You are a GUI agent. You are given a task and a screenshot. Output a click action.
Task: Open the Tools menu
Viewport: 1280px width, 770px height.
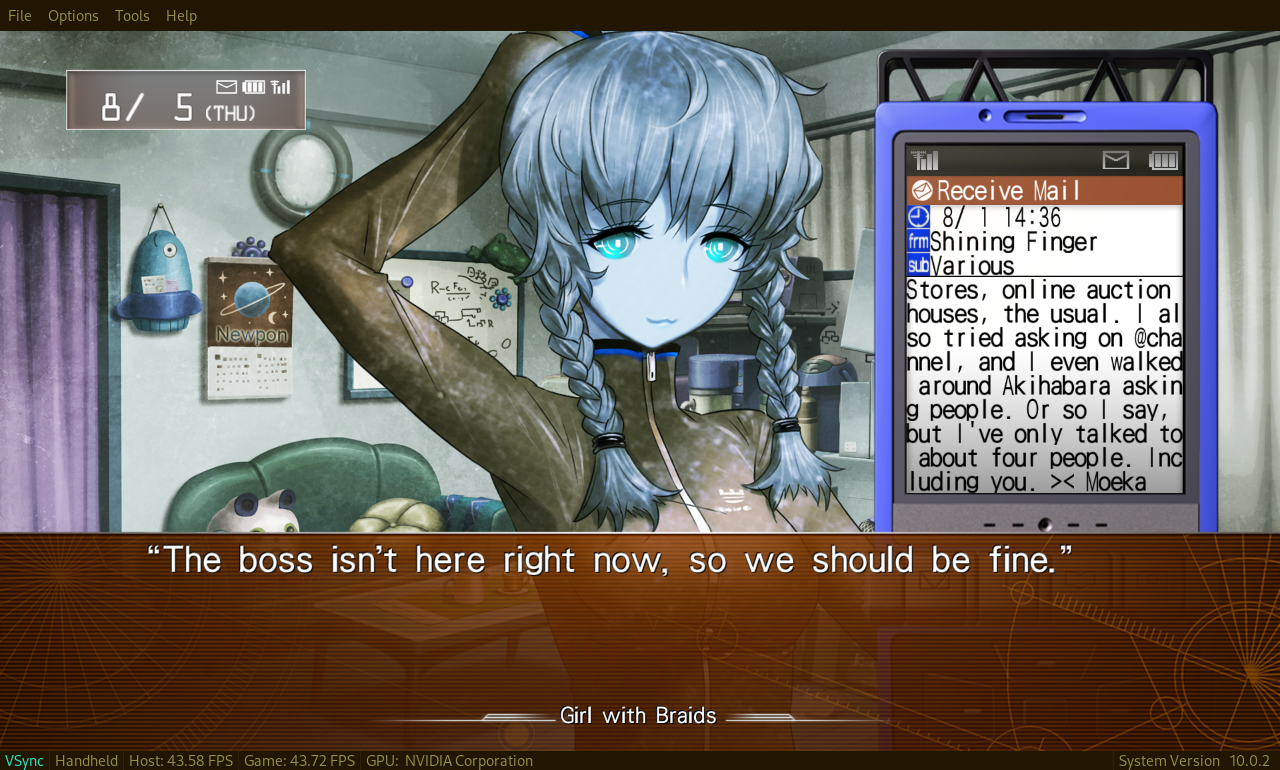click(x=131, y=15)
